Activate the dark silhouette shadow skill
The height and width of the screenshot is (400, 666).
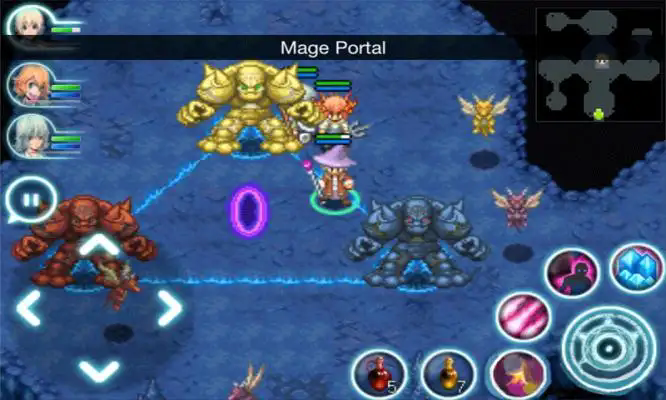pyautogui.click(x=572, y=273)
